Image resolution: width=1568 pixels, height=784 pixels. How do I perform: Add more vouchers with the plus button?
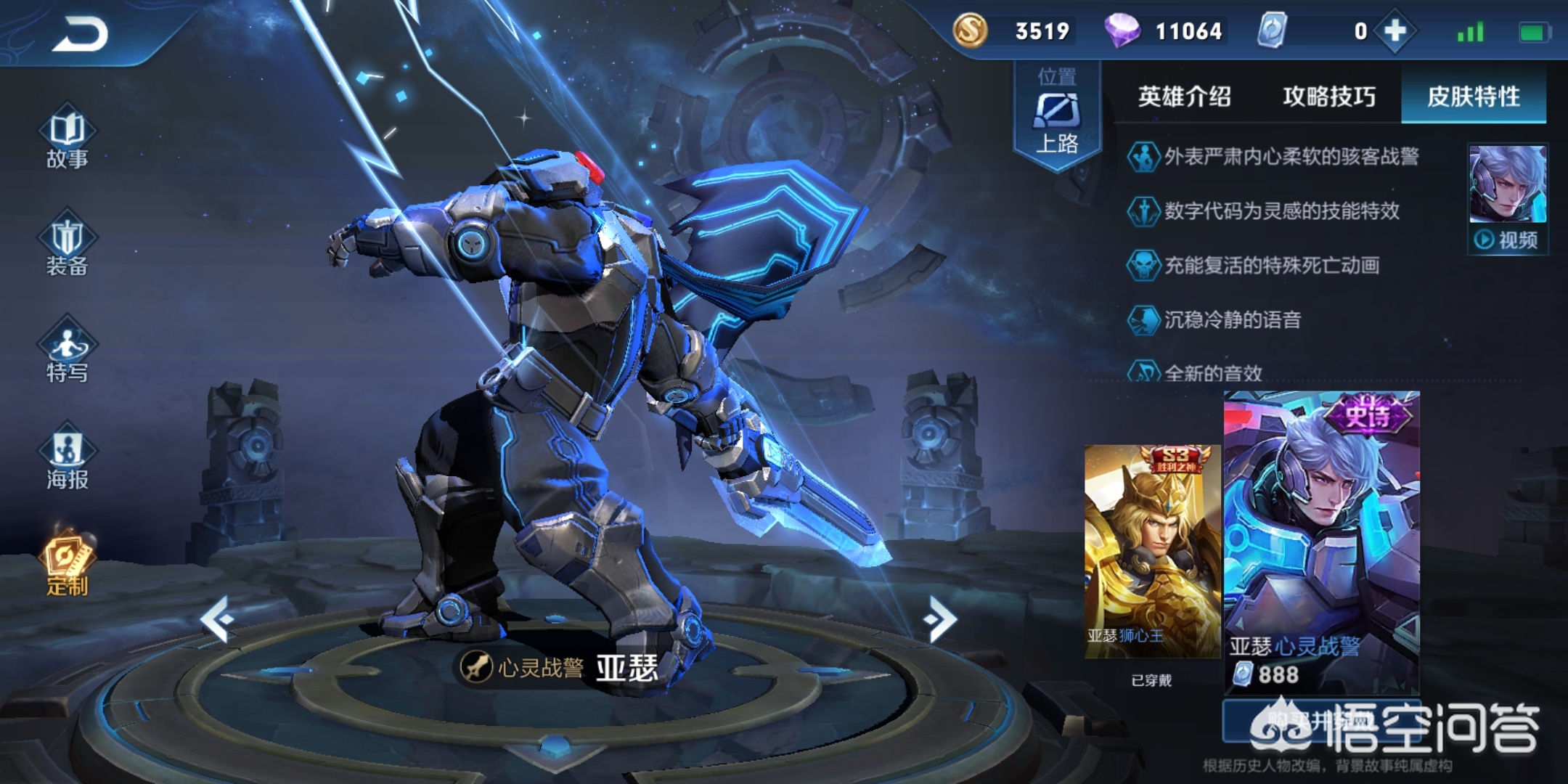click(x=1395, y=31)
